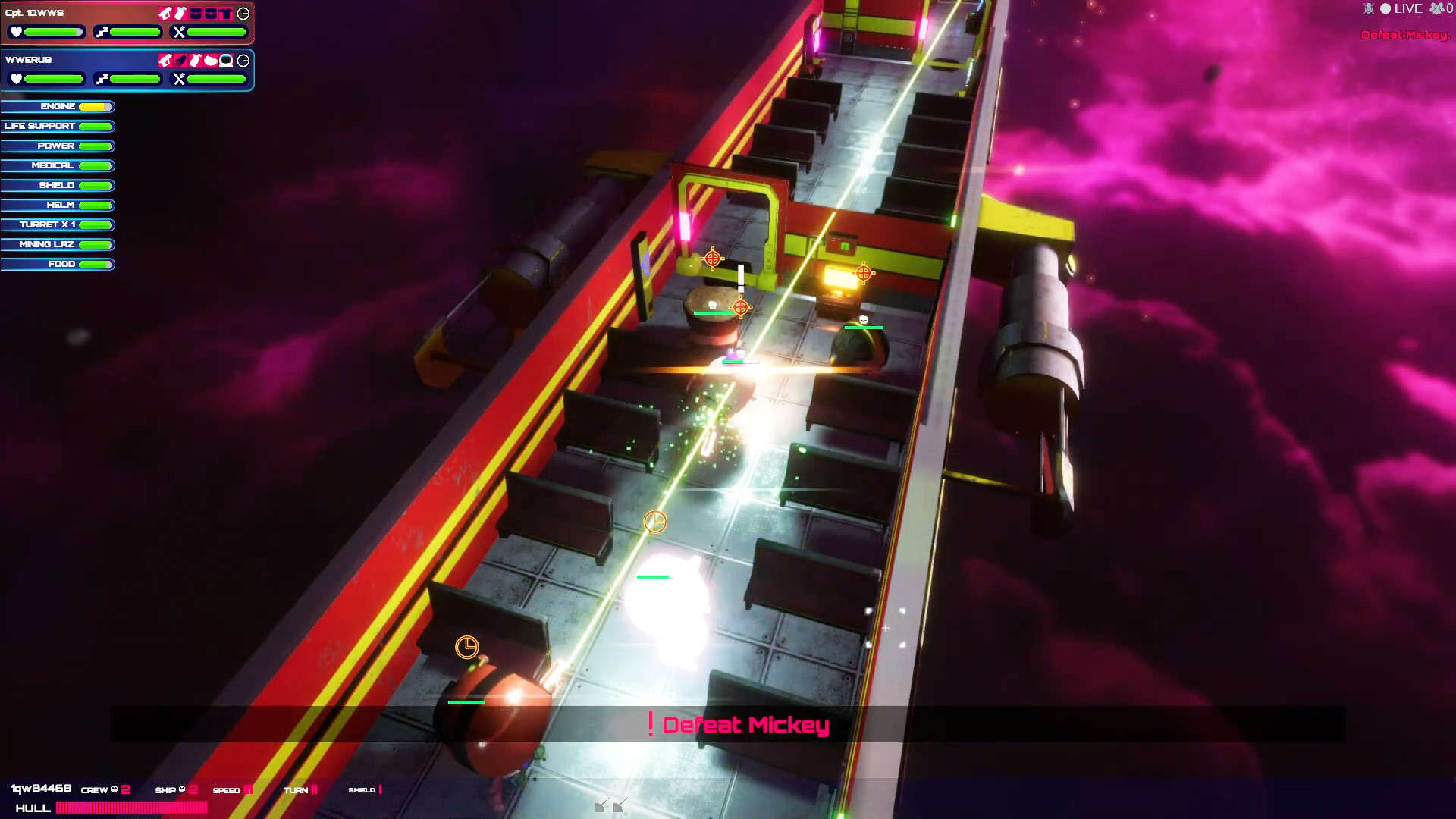The image size is (1456, 819).
Task: Select Cpt. 1QWWS's pistol equipment icon
Action: pos(165,13)
